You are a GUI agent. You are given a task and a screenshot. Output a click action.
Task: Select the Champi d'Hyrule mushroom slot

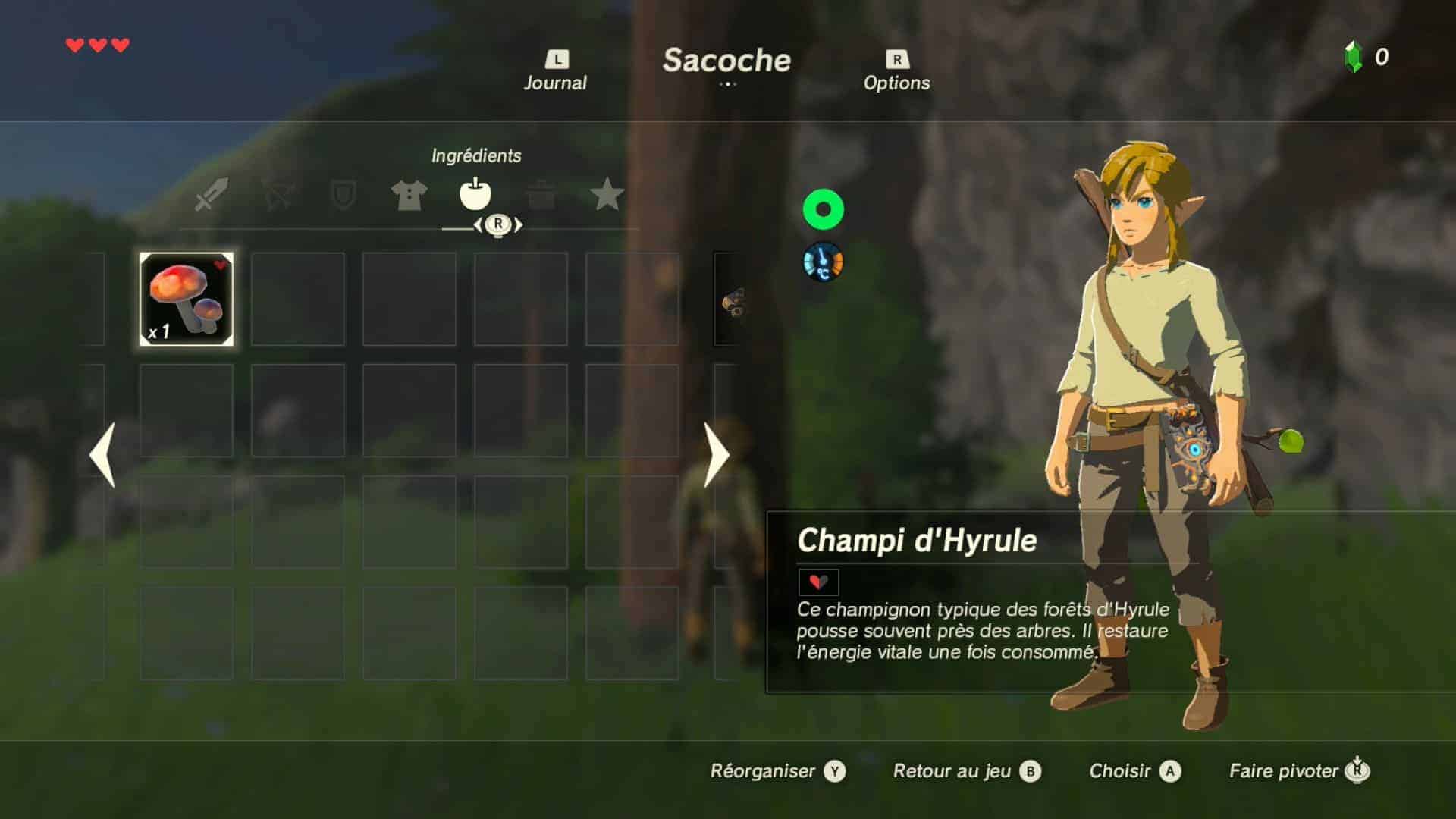tap(187, 300)
